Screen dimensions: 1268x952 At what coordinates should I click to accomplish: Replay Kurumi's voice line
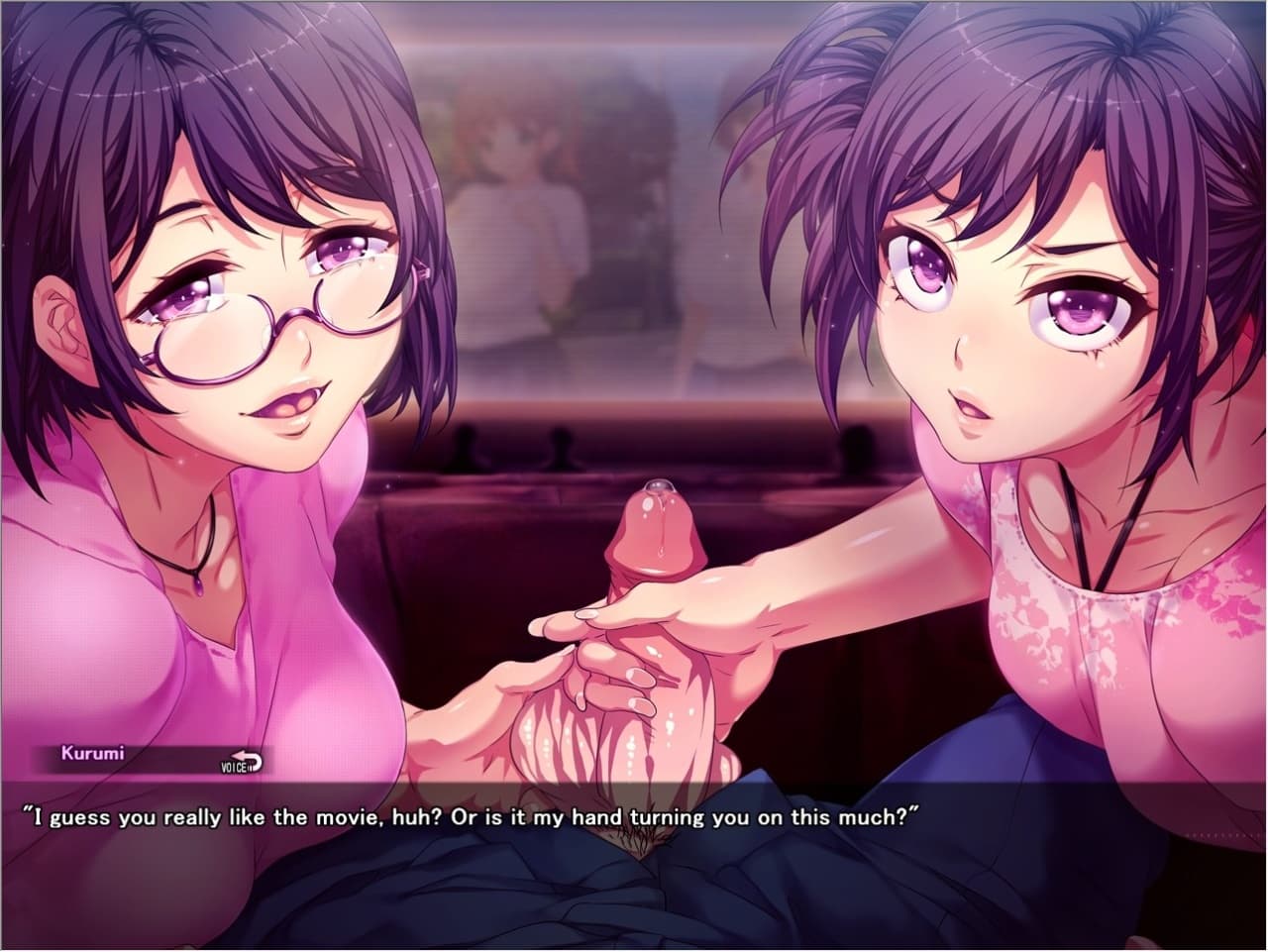pyautogui.click(x=241, y=762)
